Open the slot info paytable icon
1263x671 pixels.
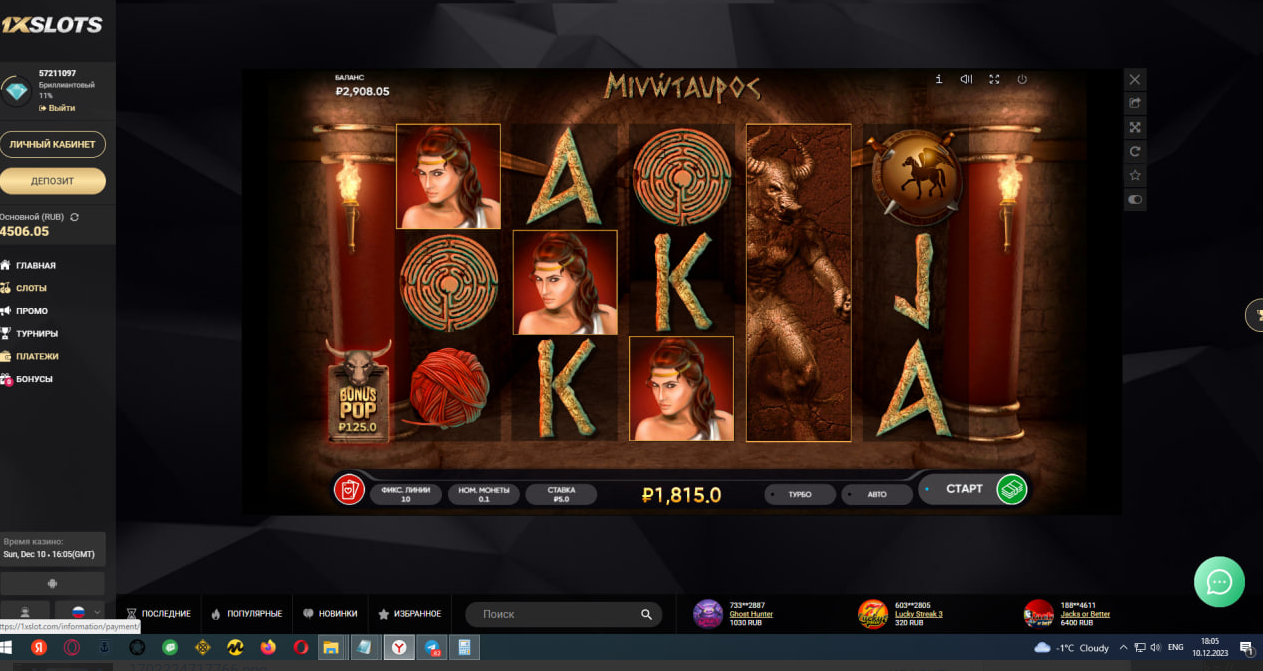click(x=938, y=79)
